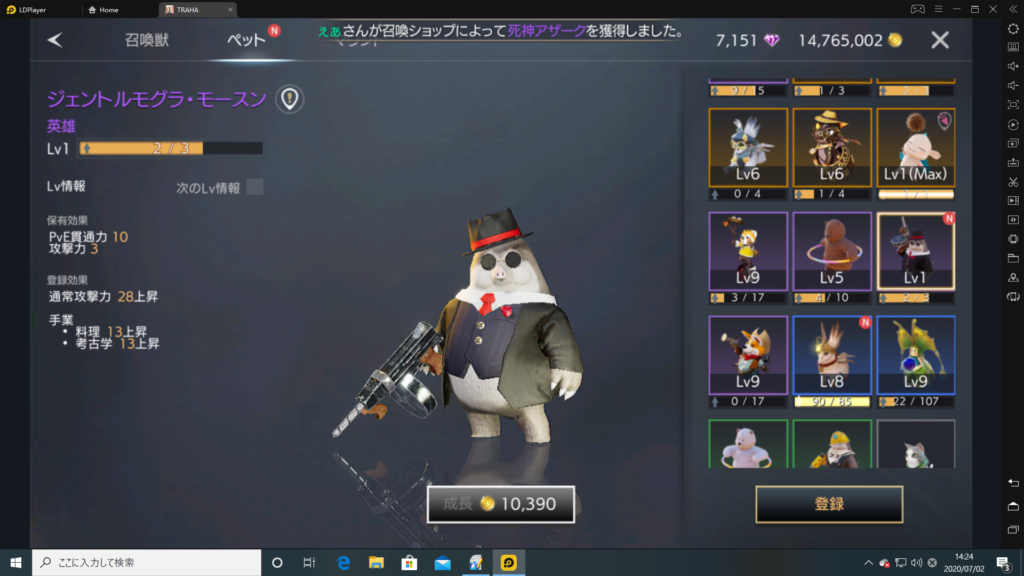
Task: Click the 登録 button
Action: (829, 504)
